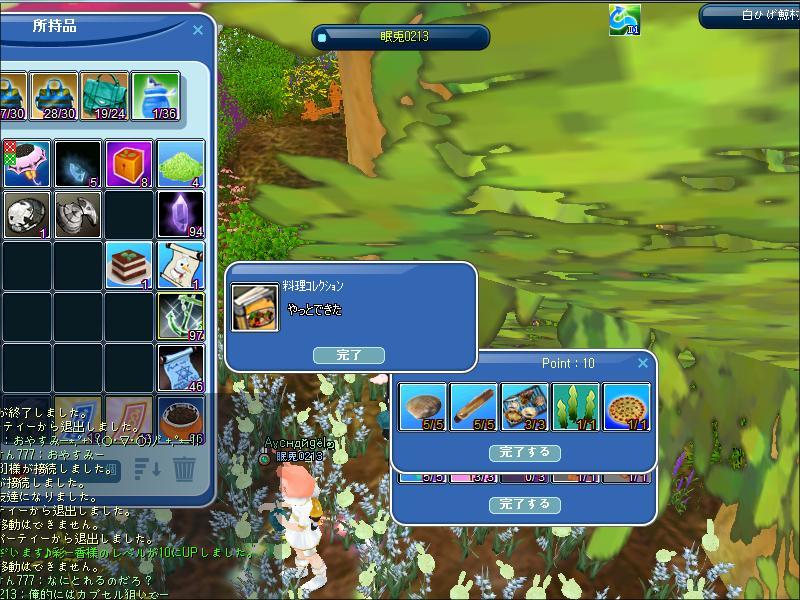Select the clam shell collection item
Image resolution: width=800 pixels, height=600 pixels.
pos(422,407)
